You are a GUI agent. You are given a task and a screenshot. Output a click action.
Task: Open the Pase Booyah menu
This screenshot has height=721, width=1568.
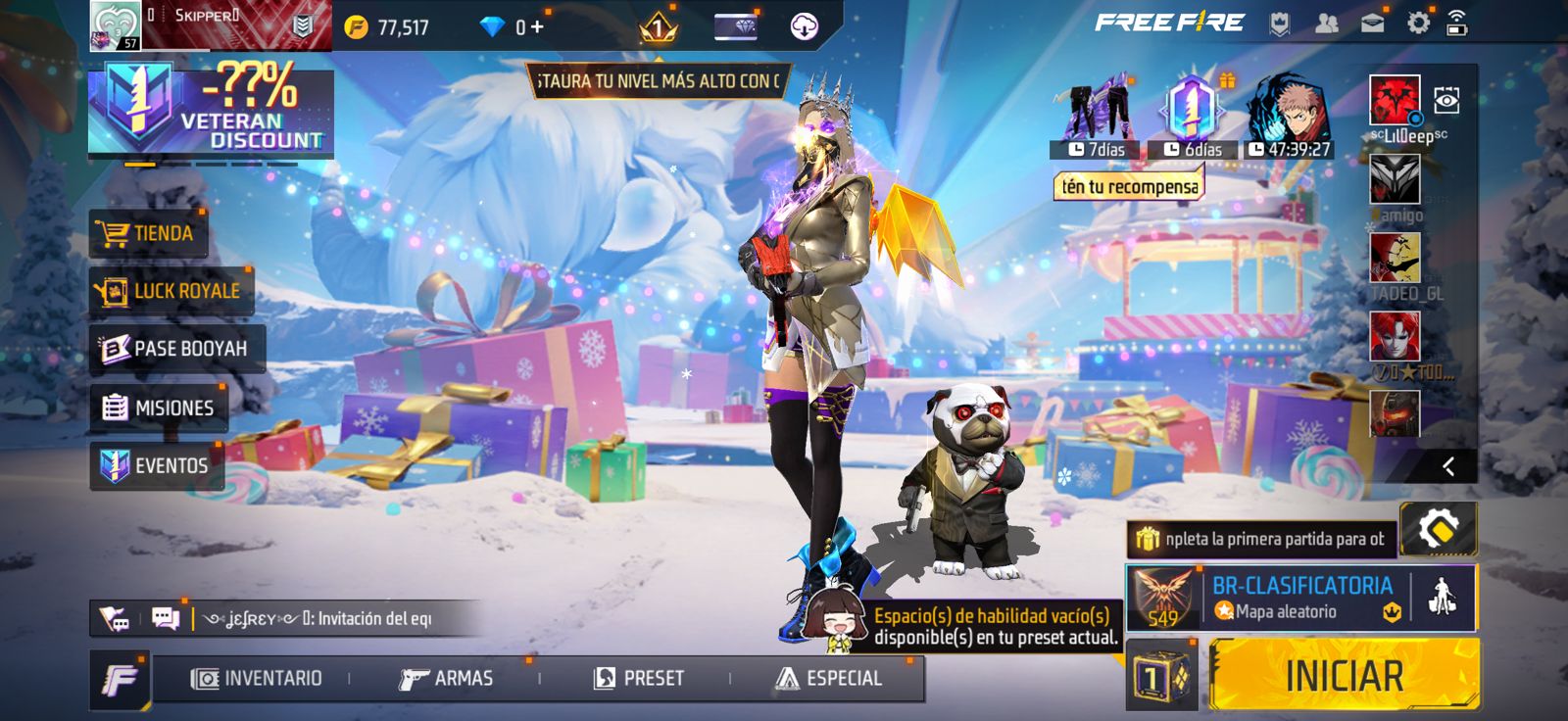click(176, 349)
